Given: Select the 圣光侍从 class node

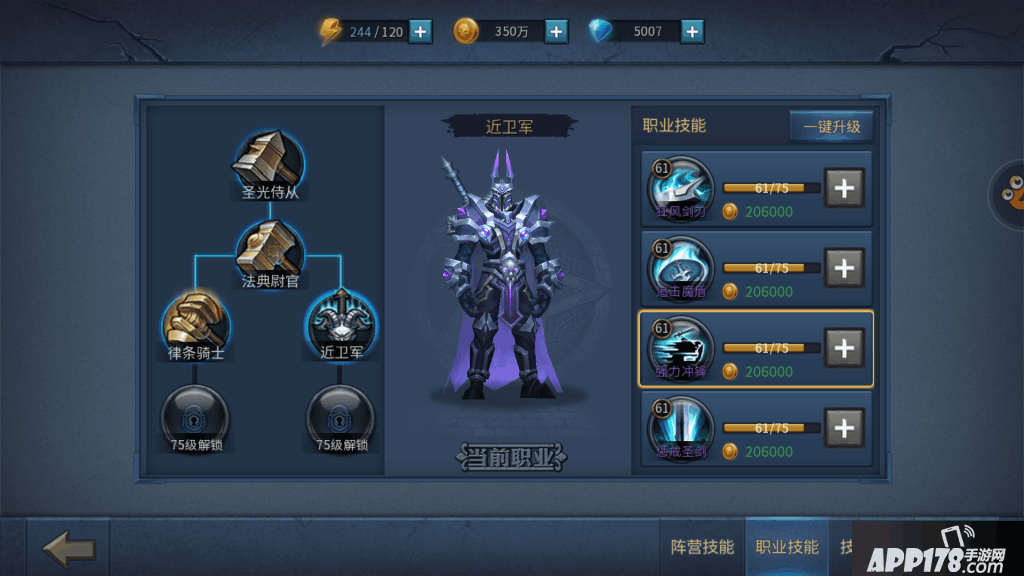Looking at the screenshot, I should point(269,158).
